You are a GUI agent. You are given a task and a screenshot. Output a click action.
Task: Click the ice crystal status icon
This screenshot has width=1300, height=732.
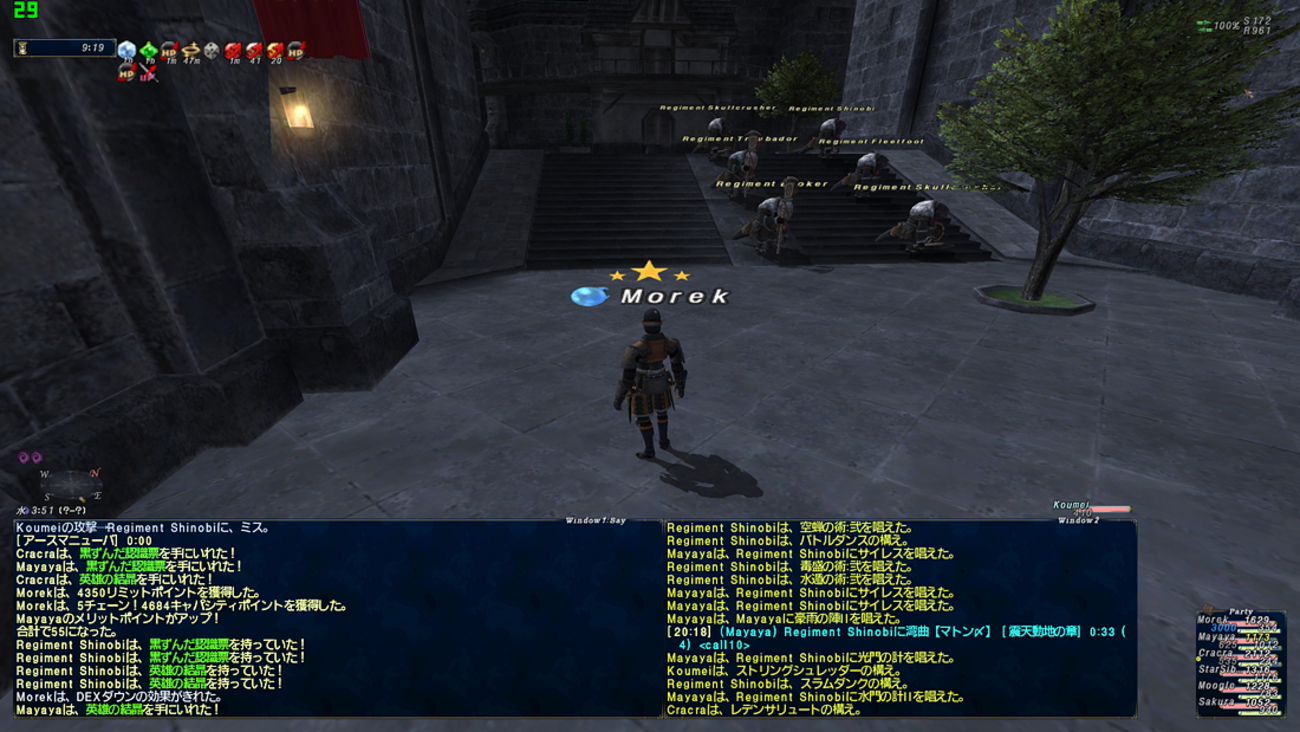pyautogui.click(x=127, y=50)
